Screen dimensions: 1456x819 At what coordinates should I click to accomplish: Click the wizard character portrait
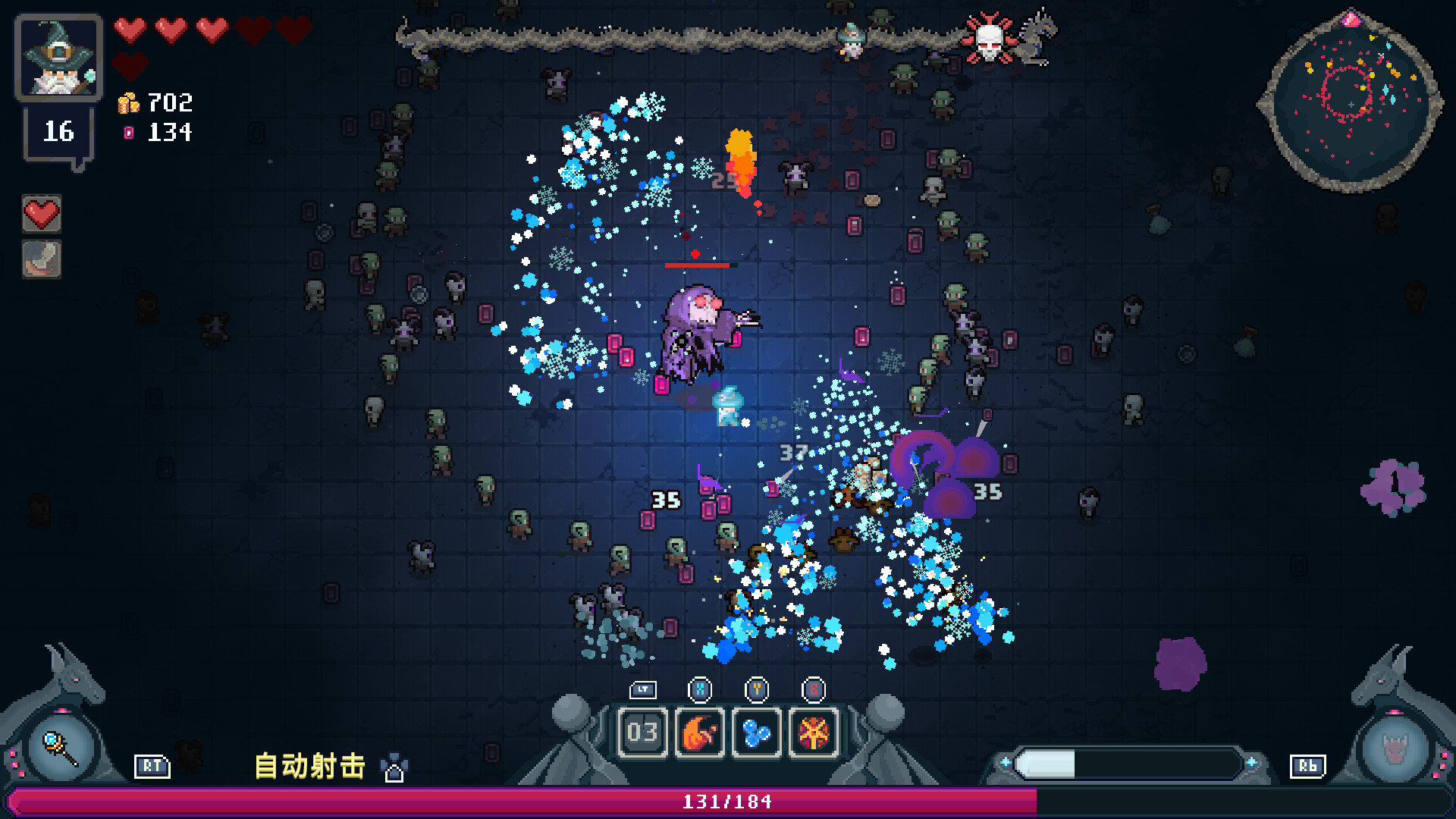coord(58,58)
